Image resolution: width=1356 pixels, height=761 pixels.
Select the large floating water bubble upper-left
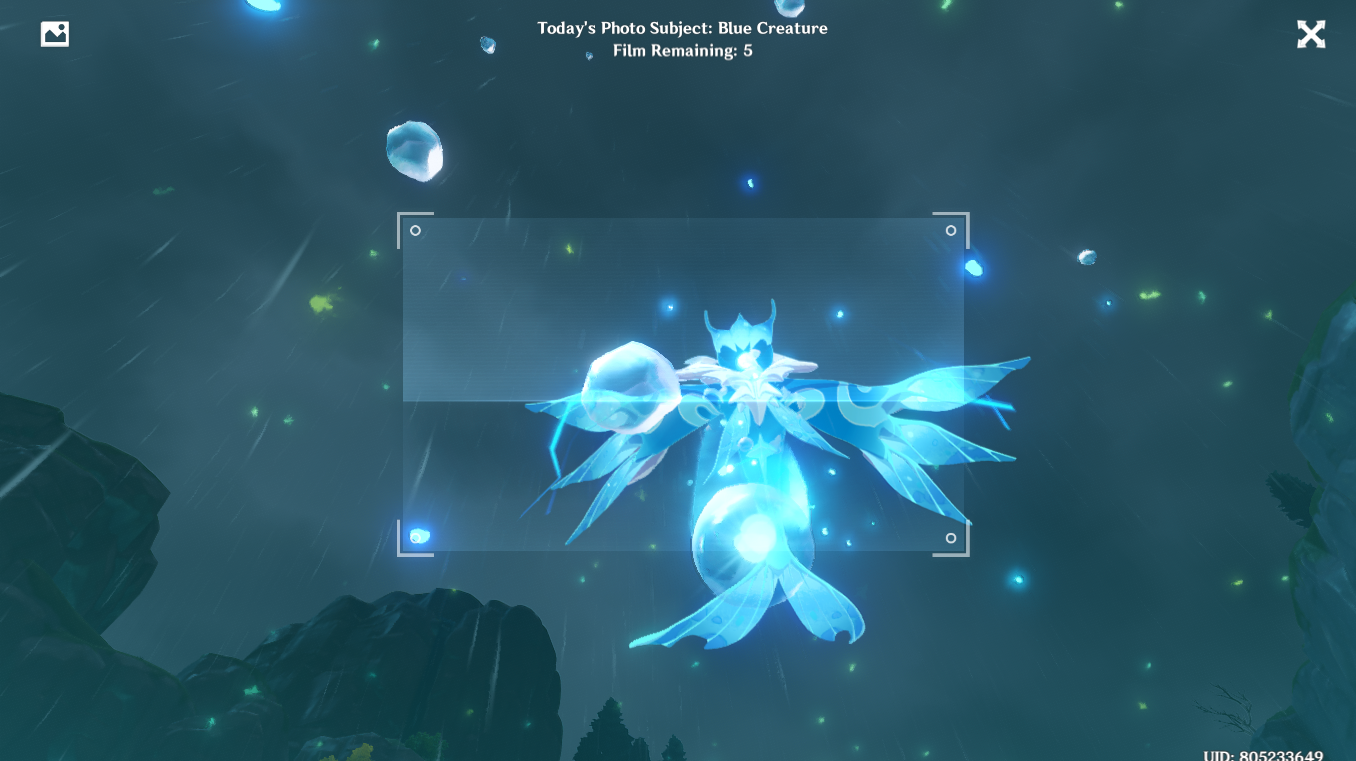point(413,152)
